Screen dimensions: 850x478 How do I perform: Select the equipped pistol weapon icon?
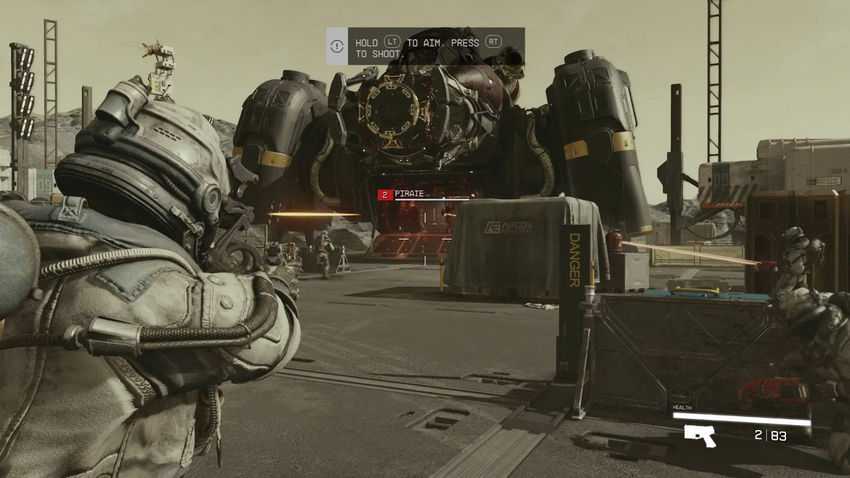(699, 435)
